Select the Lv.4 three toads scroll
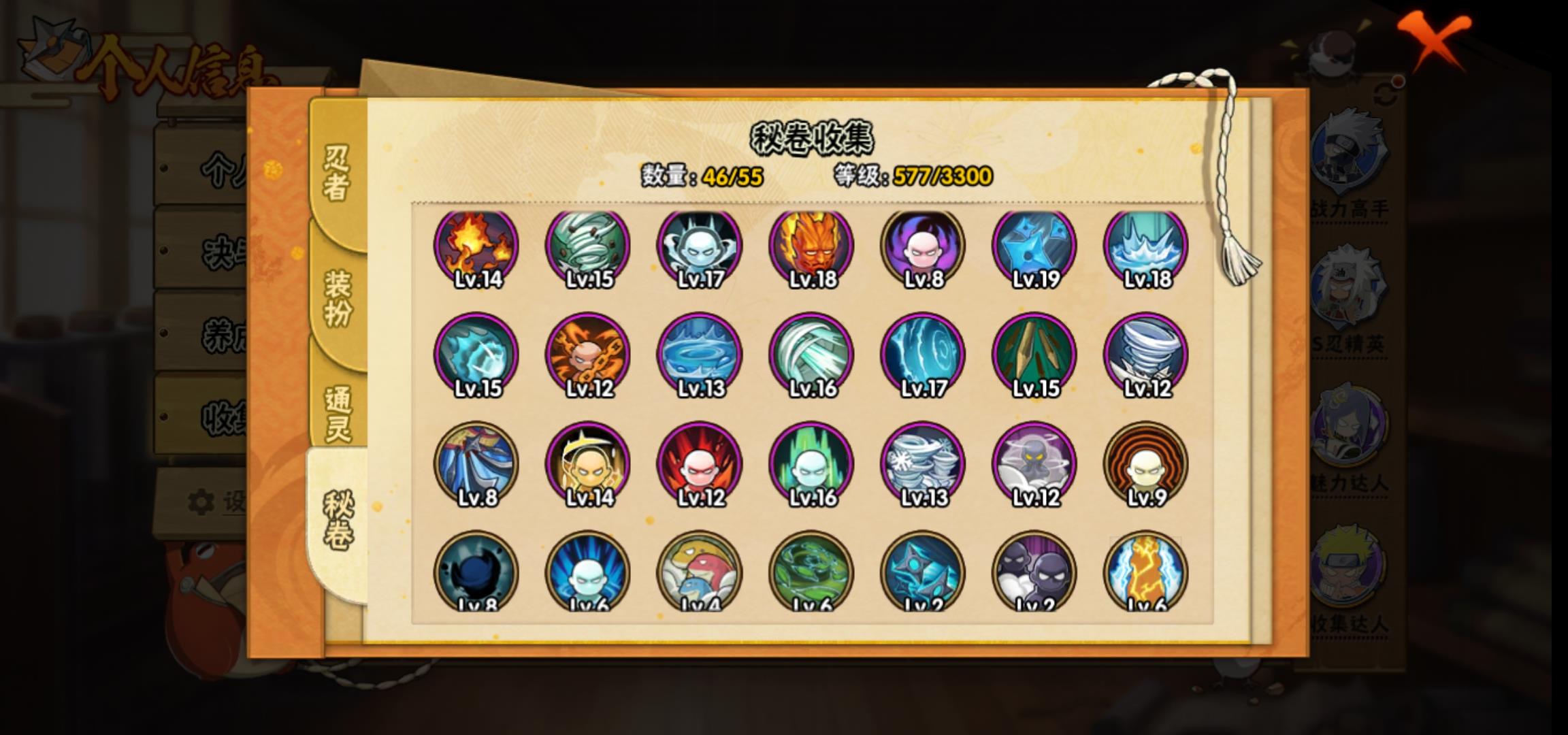The image size is (1568, 735). [700, 572]
